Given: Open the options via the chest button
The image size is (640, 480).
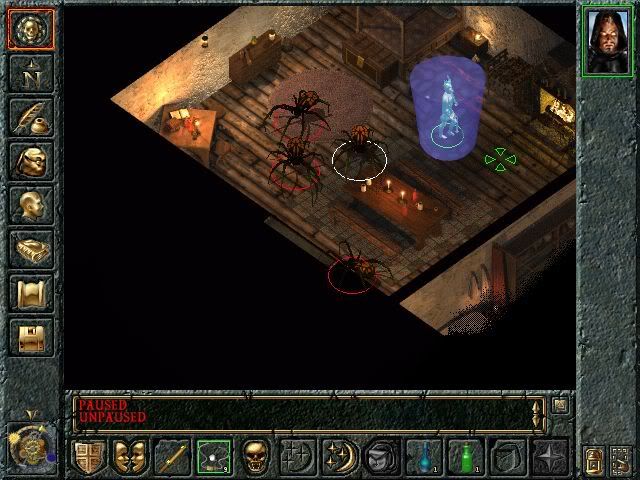Looking at the screenshot, I should 30,337.
